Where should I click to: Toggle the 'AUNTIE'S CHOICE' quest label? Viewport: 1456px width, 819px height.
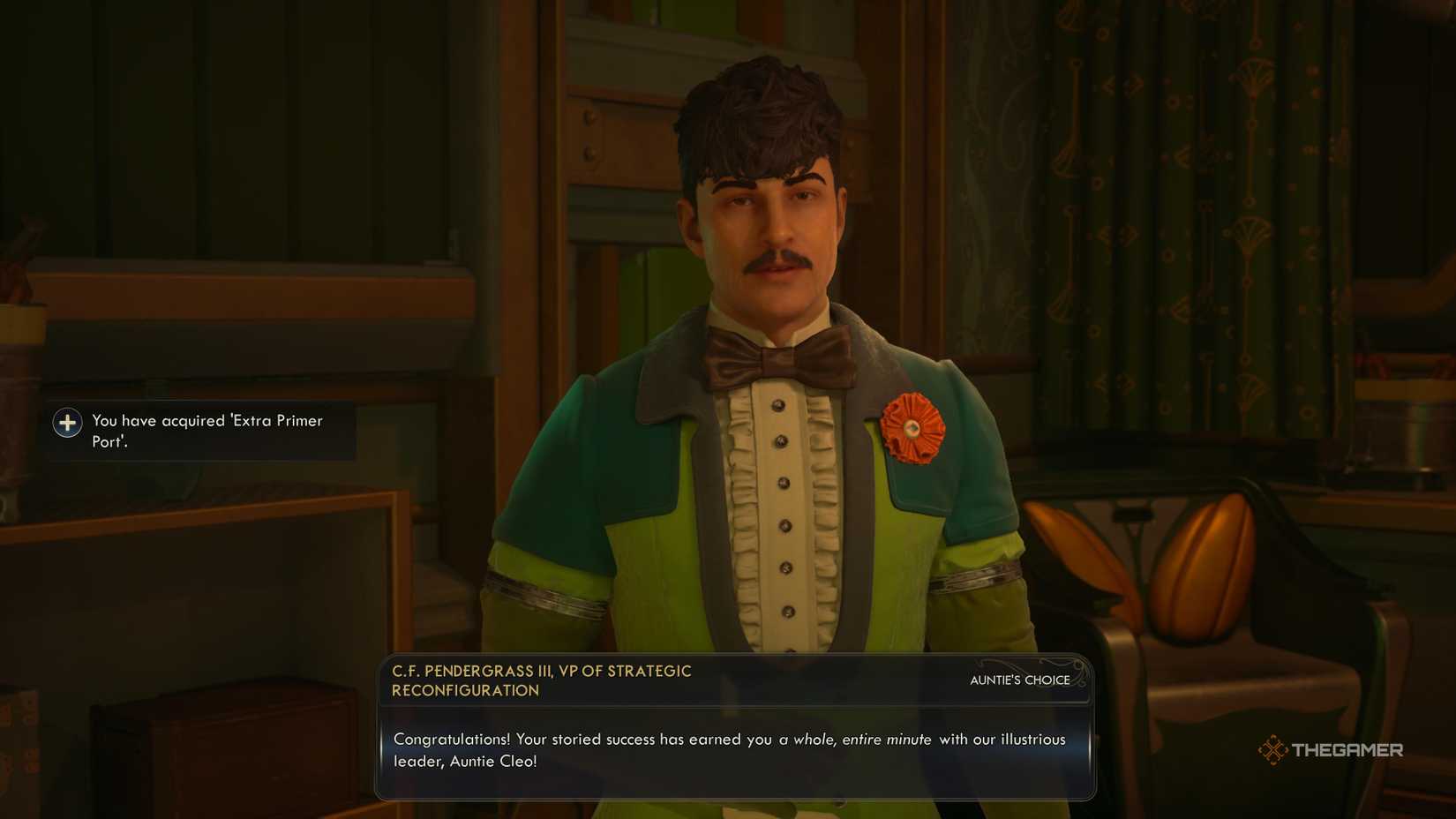click(1018, 680)
